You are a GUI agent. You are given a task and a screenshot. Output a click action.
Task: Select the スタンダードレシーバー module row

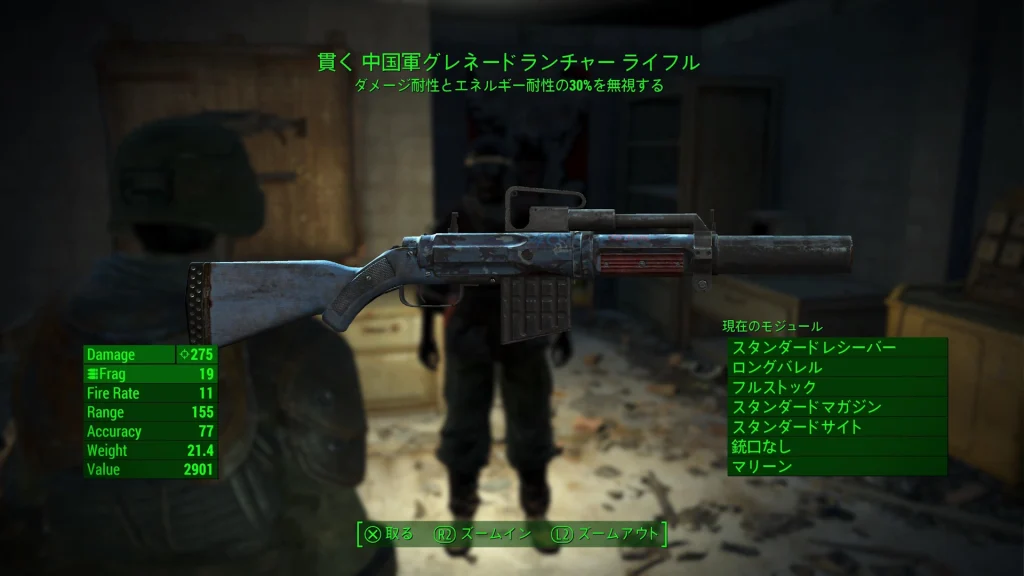pos(836,348)
